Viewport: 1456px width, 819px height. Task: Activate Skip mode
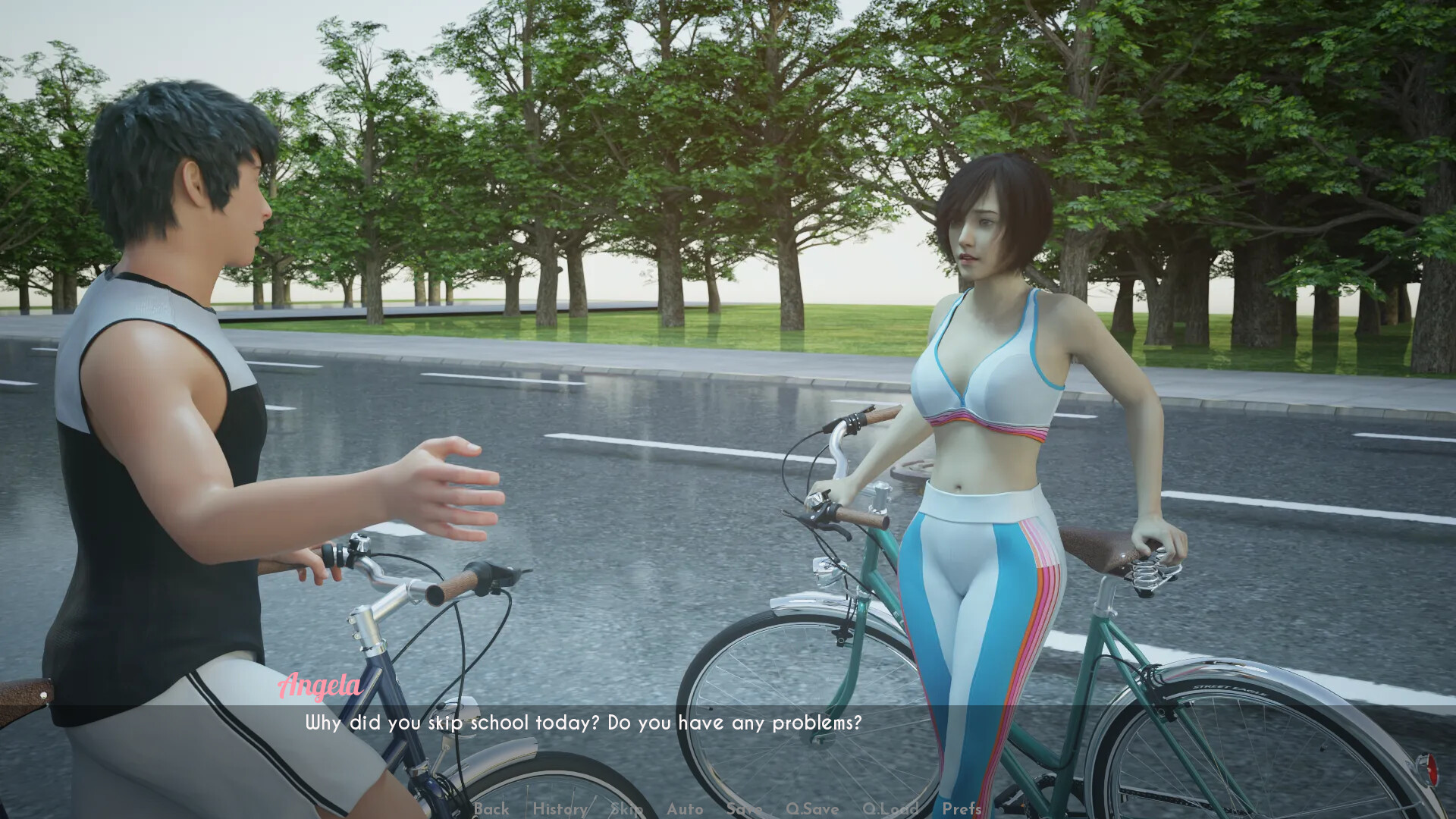tap(626, 808)
